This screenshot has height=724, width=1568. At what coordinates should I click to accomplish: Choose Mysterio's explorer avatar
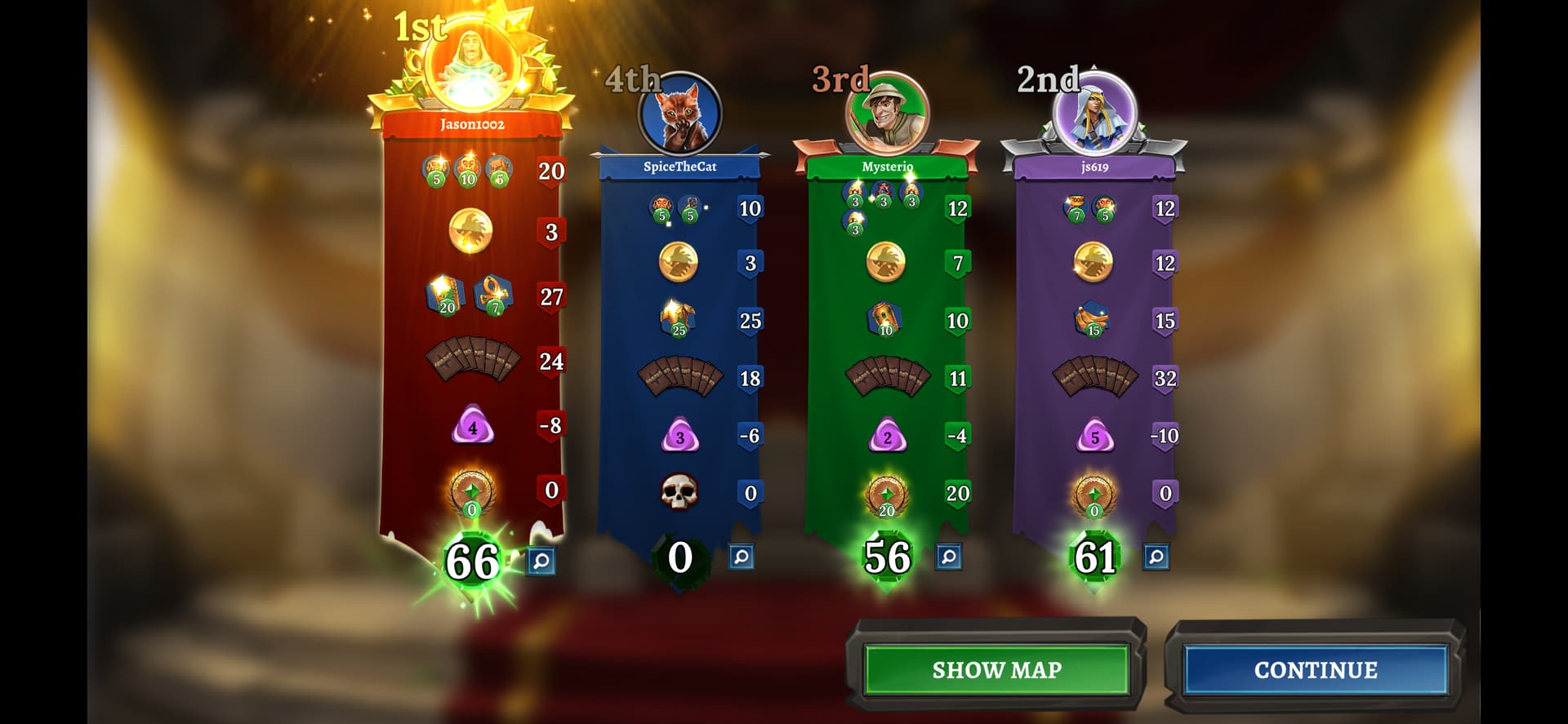tap(887, 114)
